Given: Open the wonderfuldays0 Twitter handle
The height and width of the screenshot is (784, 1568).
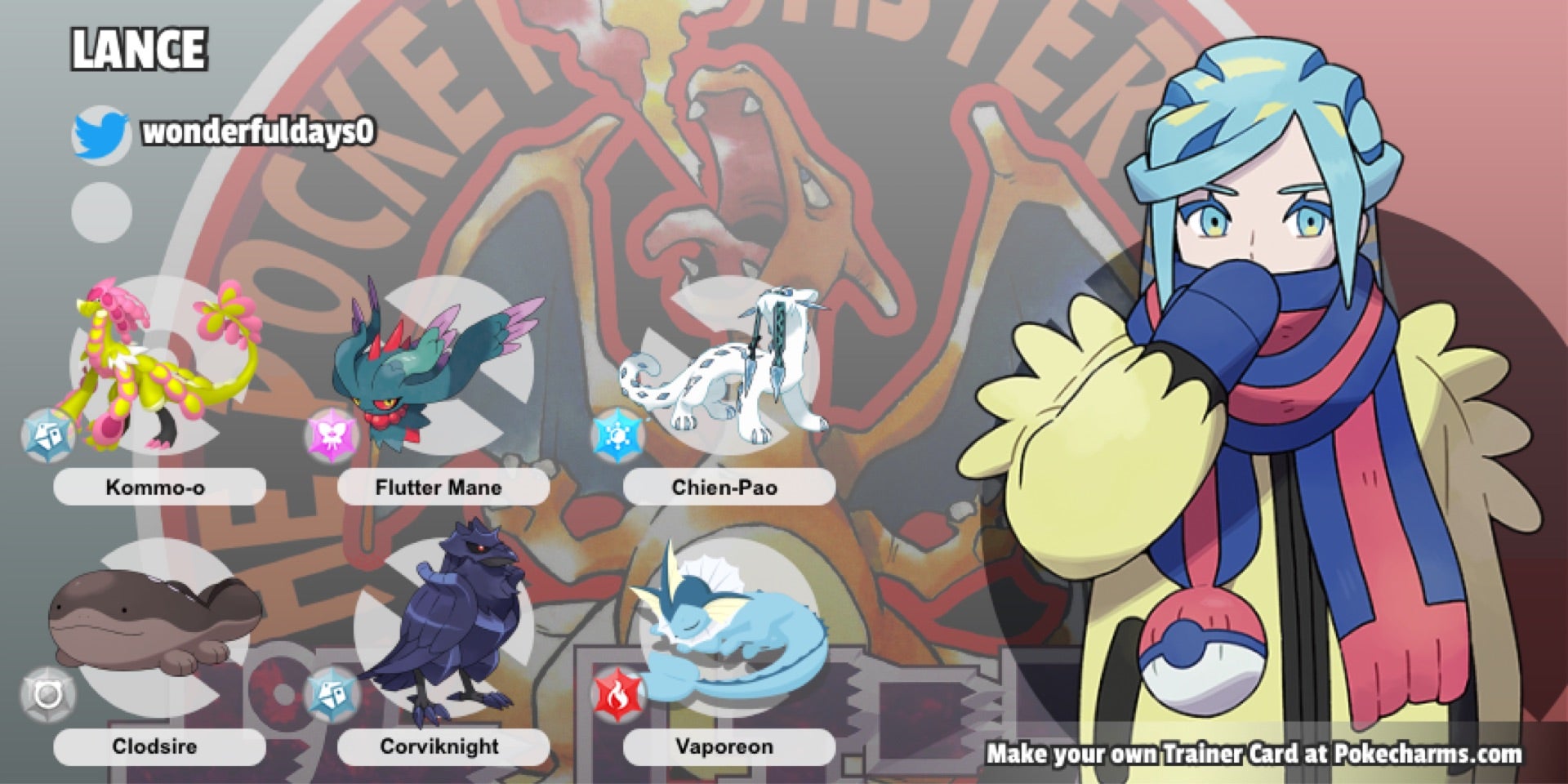Looking at the screenshot, I should coord(258,132).
